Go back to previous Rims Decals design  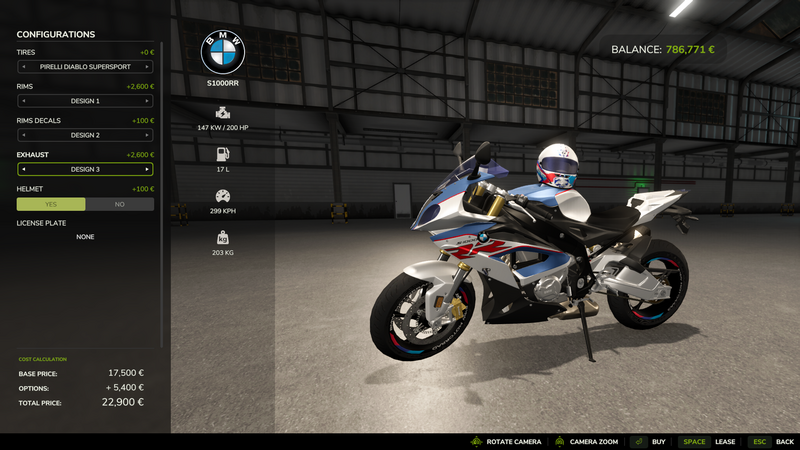click(24, 135)
